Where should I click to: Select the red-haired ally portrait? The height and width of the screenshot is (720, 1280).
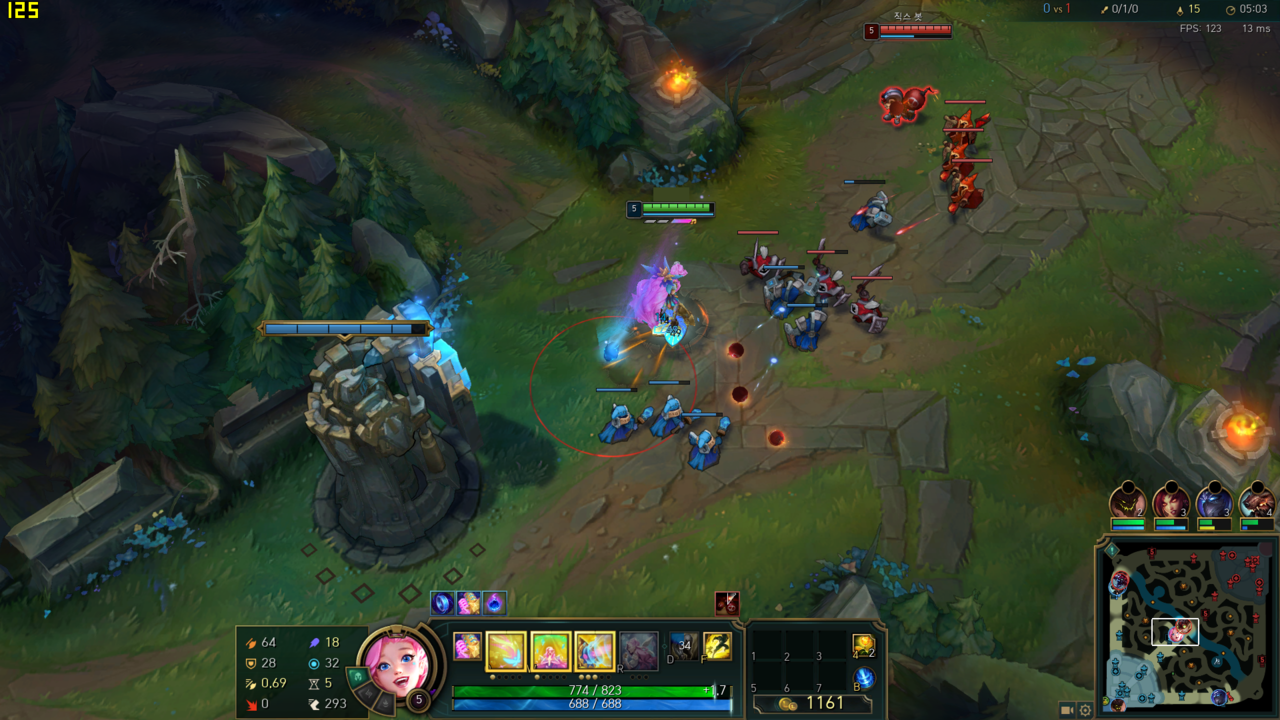tap(1171, 500)
